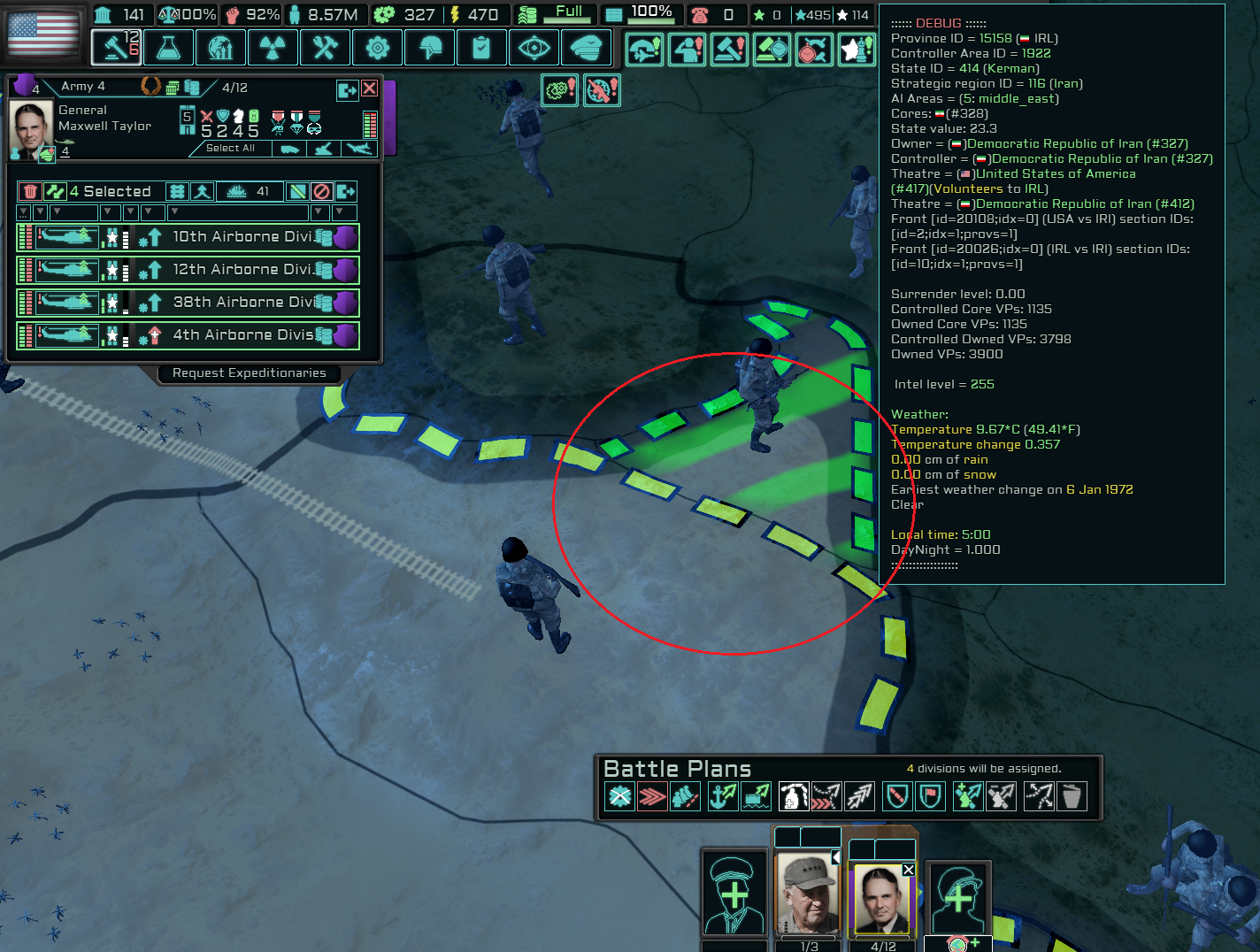
Task: Select the fallback line tool in Battle Plans
Action: (x=688, y=796)
